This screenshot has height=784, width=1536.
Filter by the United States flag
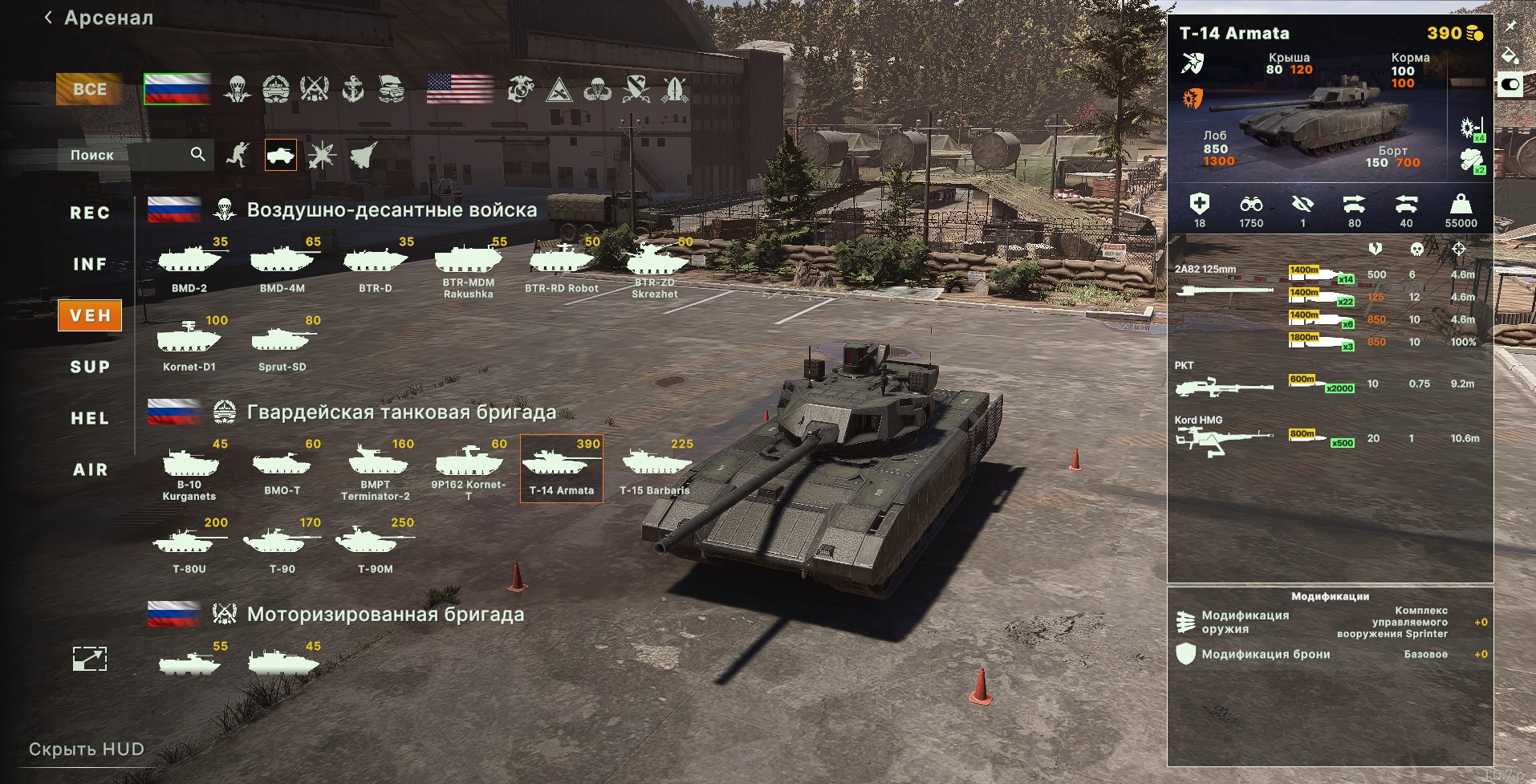click(x=460, y=89)
